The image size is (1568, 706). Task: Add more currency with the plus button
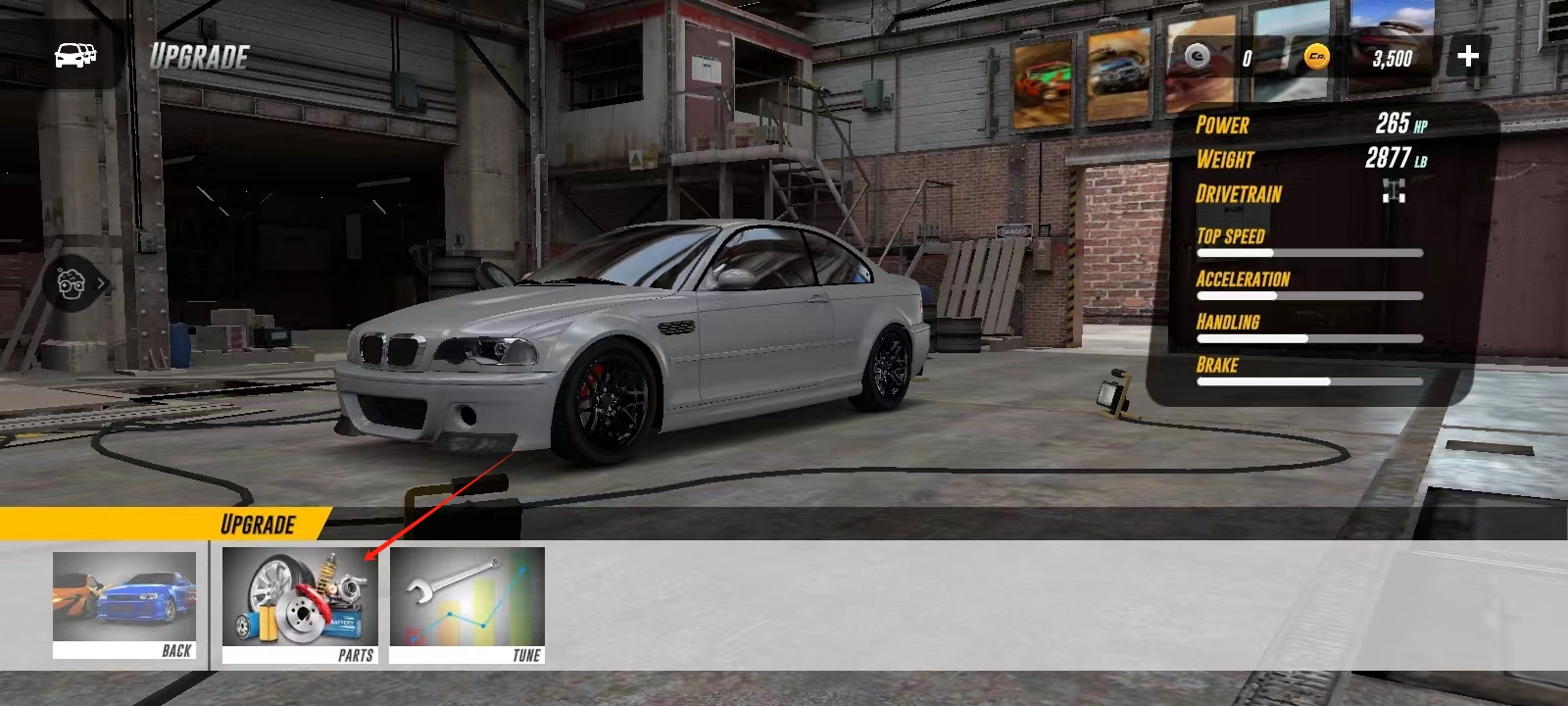pos(1467,56)
